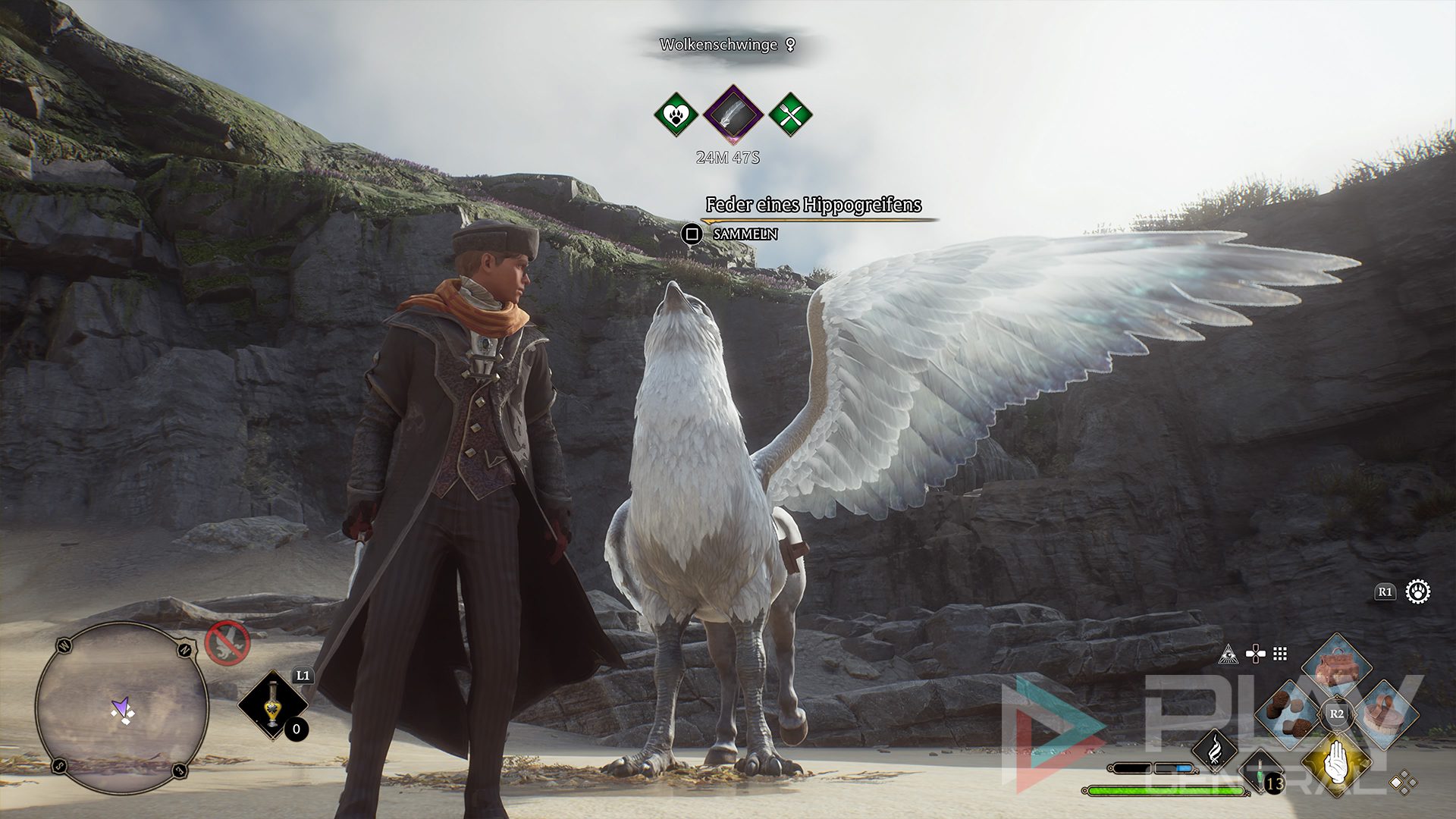The width and height of the screenshot is (1456, 819).
Task: Select the beast affection paw-heart icon
Action: tap(676, 115)
